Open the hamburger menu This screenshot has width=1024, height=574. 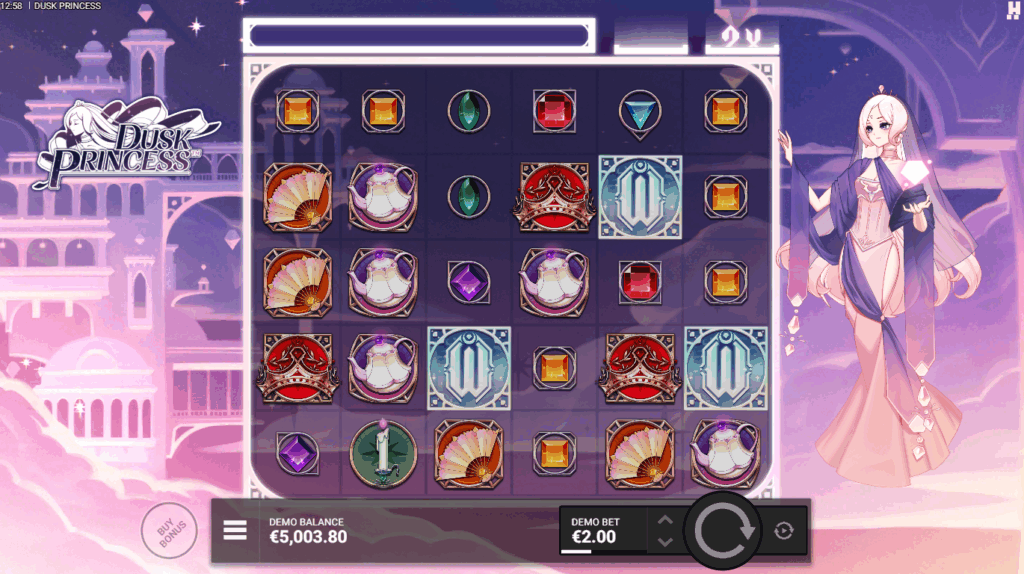[235, 530]
